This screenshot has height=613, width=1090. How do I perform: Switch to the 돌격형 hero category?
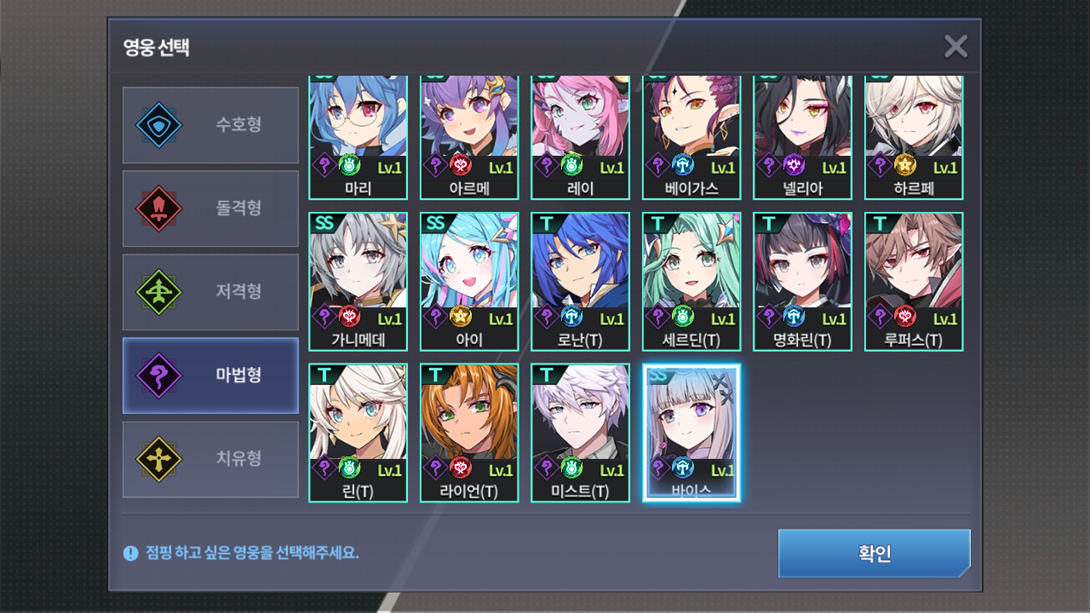point(210,208)
